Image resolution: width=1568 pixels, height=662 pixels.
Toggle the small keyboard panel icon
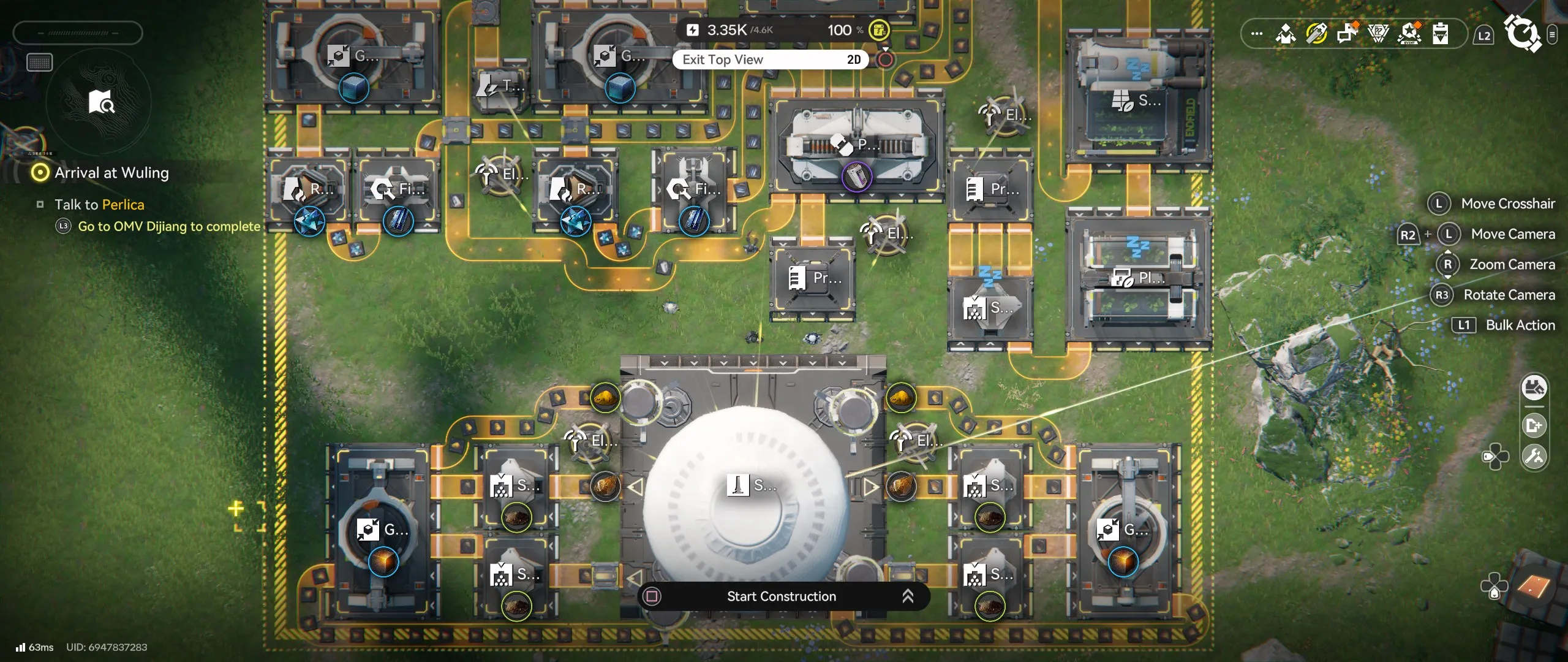click(40, 63)
